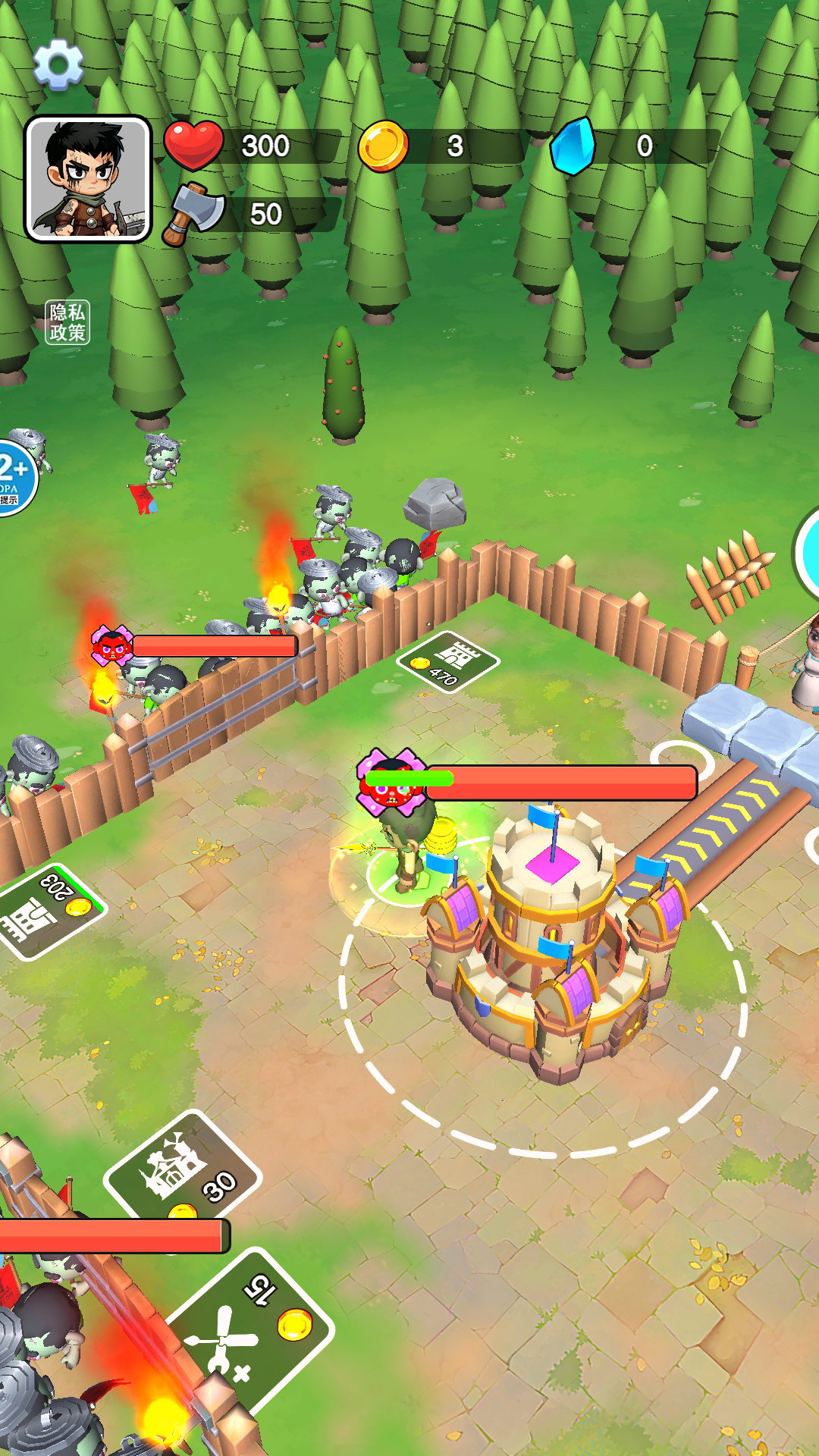Open settings with the gear icon
This screenshot has width=819, height=1456.
58,64
